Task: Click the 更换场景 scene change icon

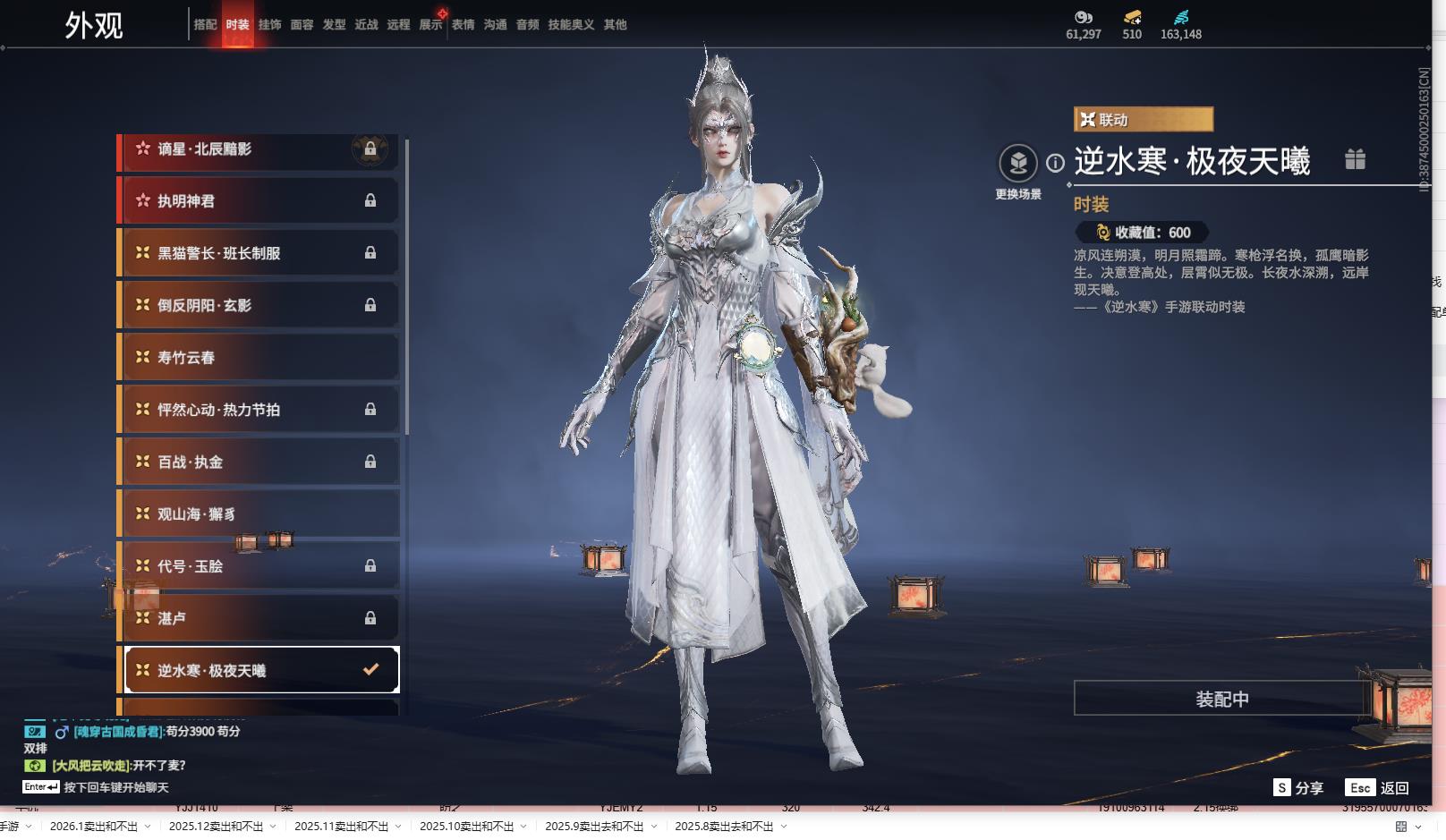Action: click(1017, 164)
